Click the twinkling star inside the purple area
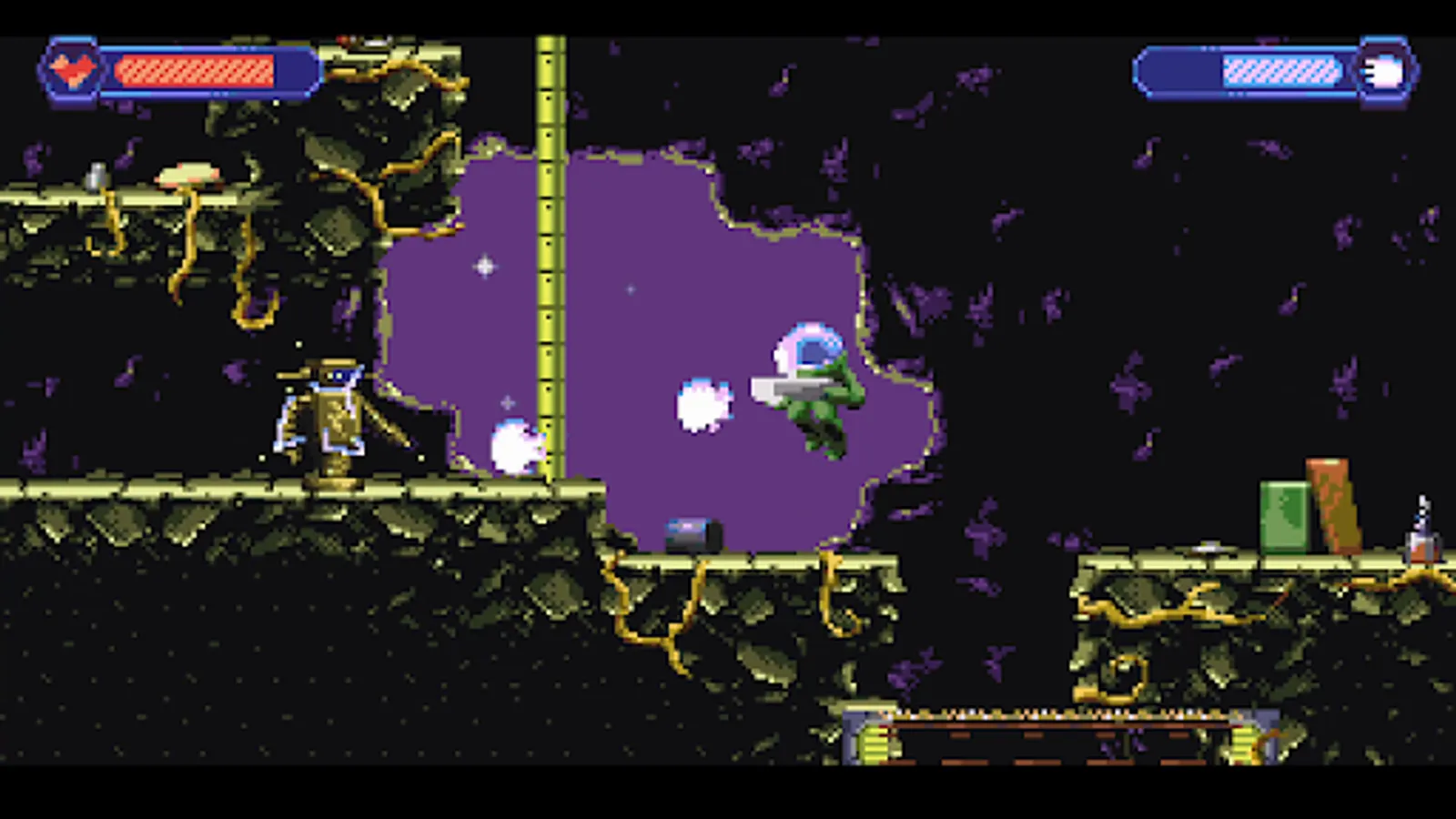This screenshot has height=819, width=1456. click(x=484, y=264)
